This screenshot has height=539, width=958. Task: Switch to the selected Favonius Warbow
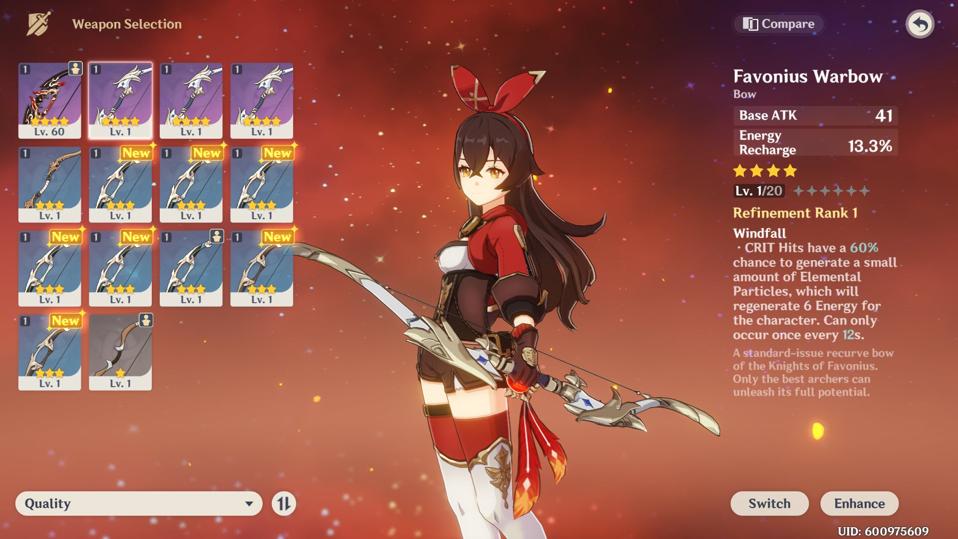pos(769,503)
